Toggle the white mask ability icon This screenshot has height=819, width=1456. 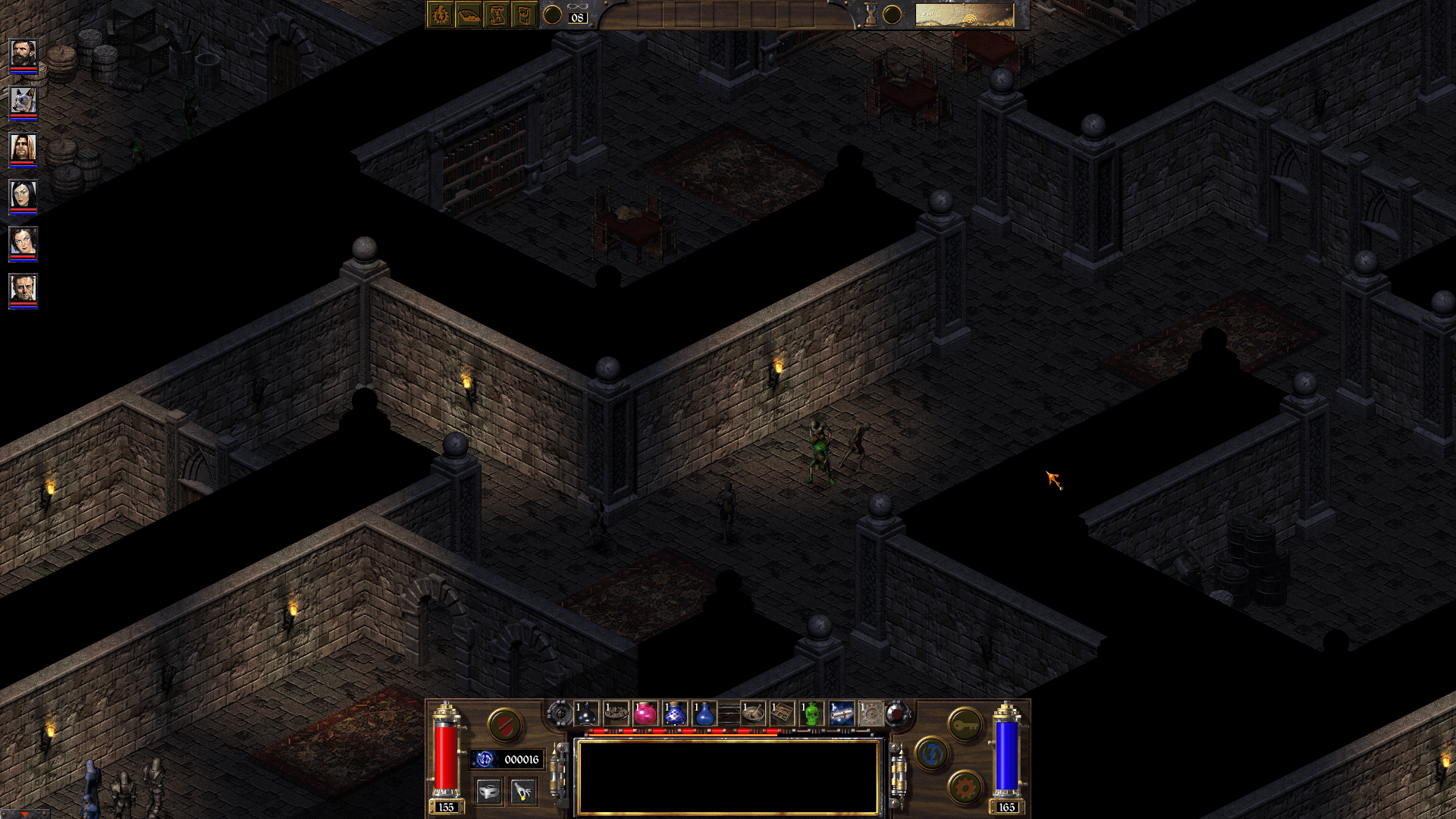click(x=488, y=790)
